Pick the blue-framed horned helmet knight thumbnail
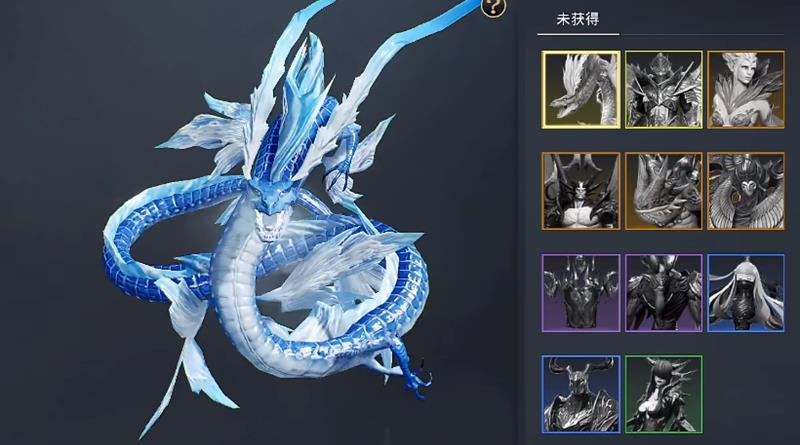Screen dimensions: 800x445 tap(581, 394)
